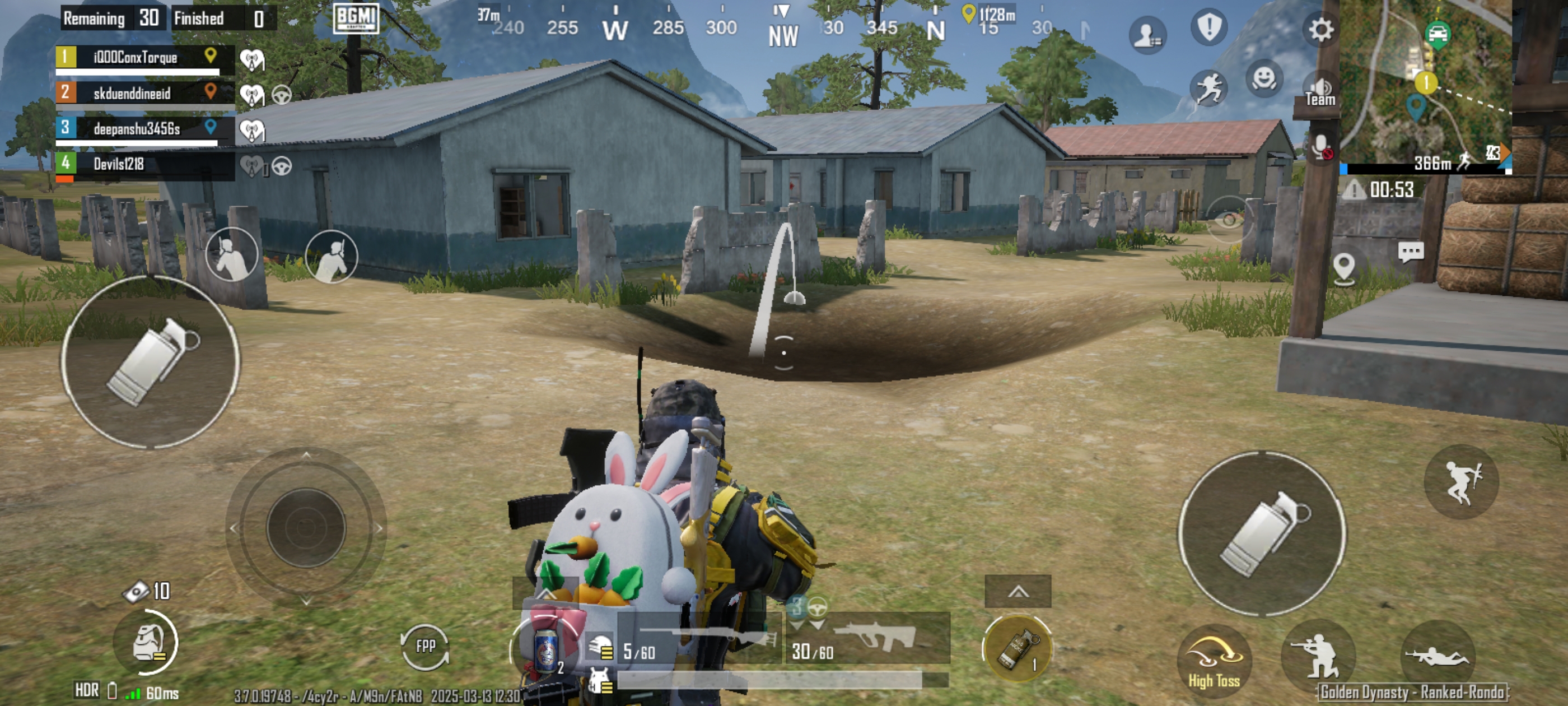Image resolution: width=1568 pixels, height=706 pixels.
Task: Open the emote smiley menu
Action: click(x=1264, y=79)
